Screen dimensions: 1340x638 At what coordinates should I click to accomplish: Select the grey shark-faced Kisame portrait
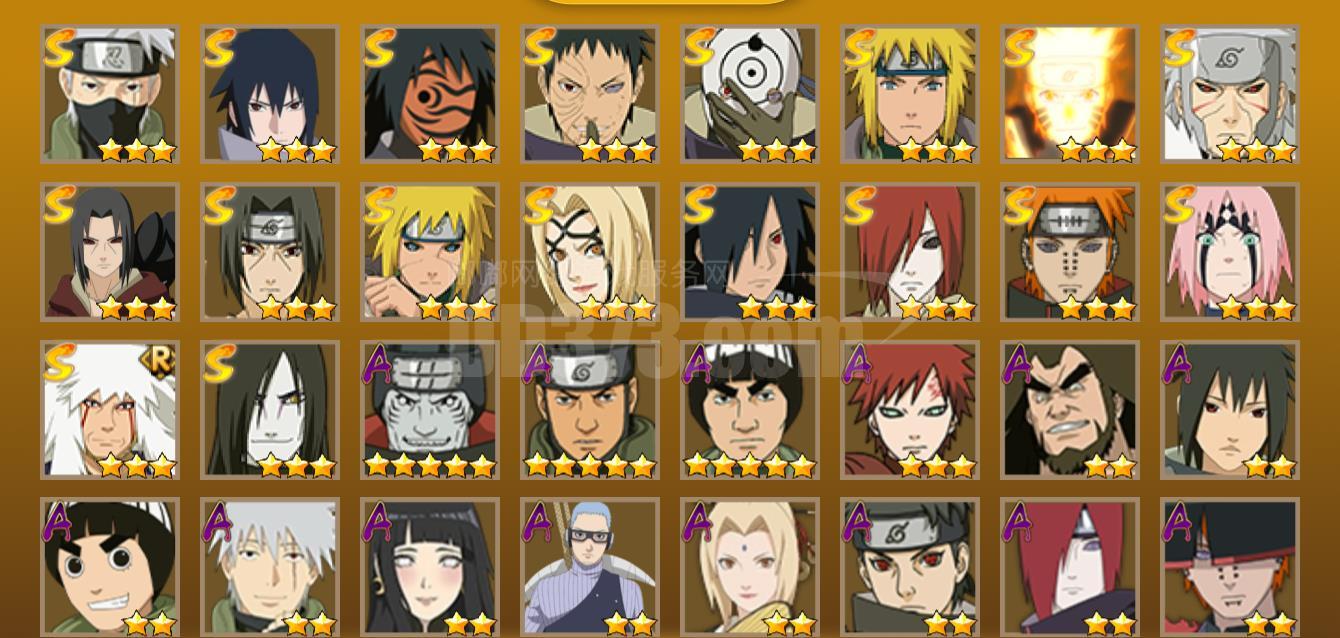pyautogui.click(x=429, y=410)
